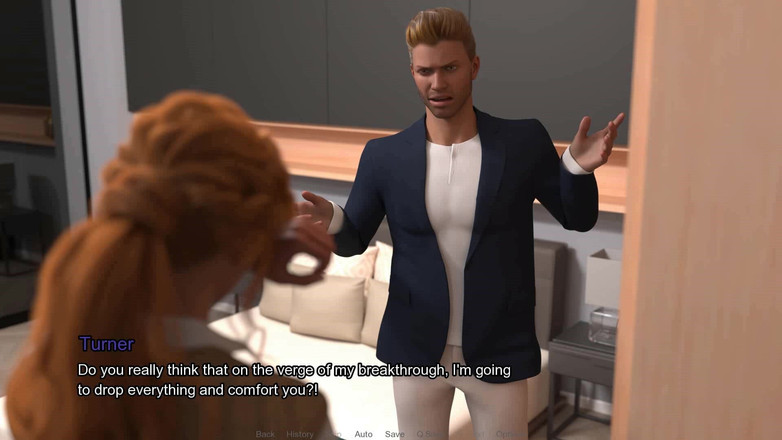Go back with the Back button
This screenshot has height=440, width=782.
(x=265, y=434)
